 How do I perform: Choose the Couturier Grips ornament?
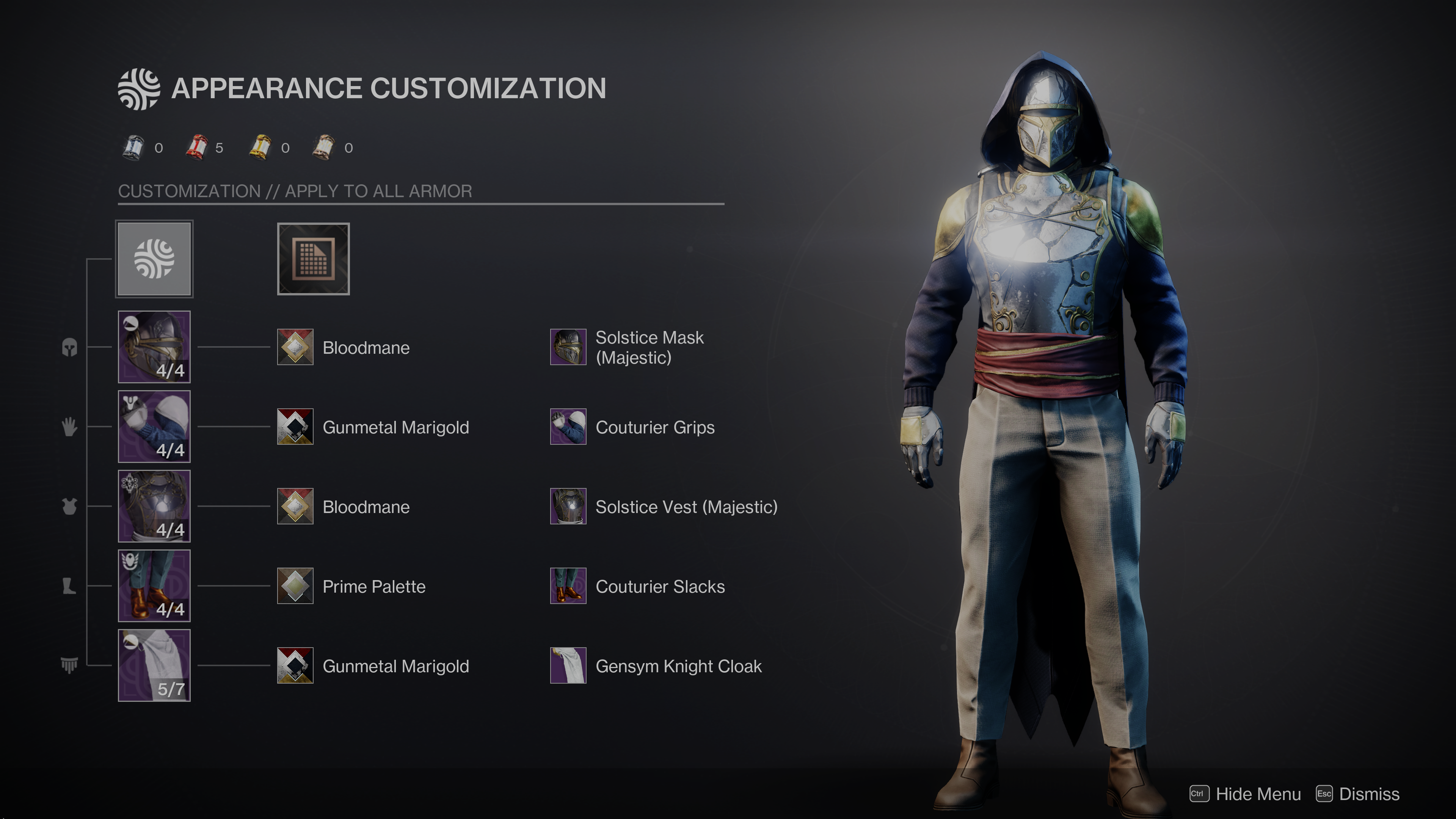[568, 427]
